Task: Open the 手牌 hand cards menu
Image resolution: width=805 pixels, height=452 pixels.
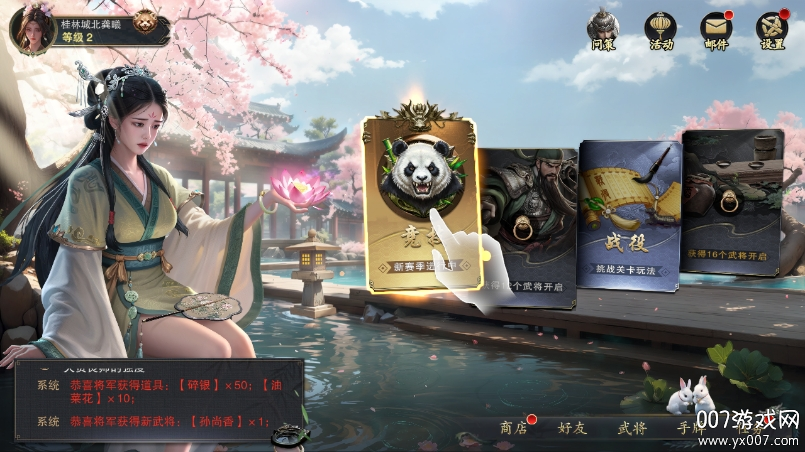Action: click(691, 428)
